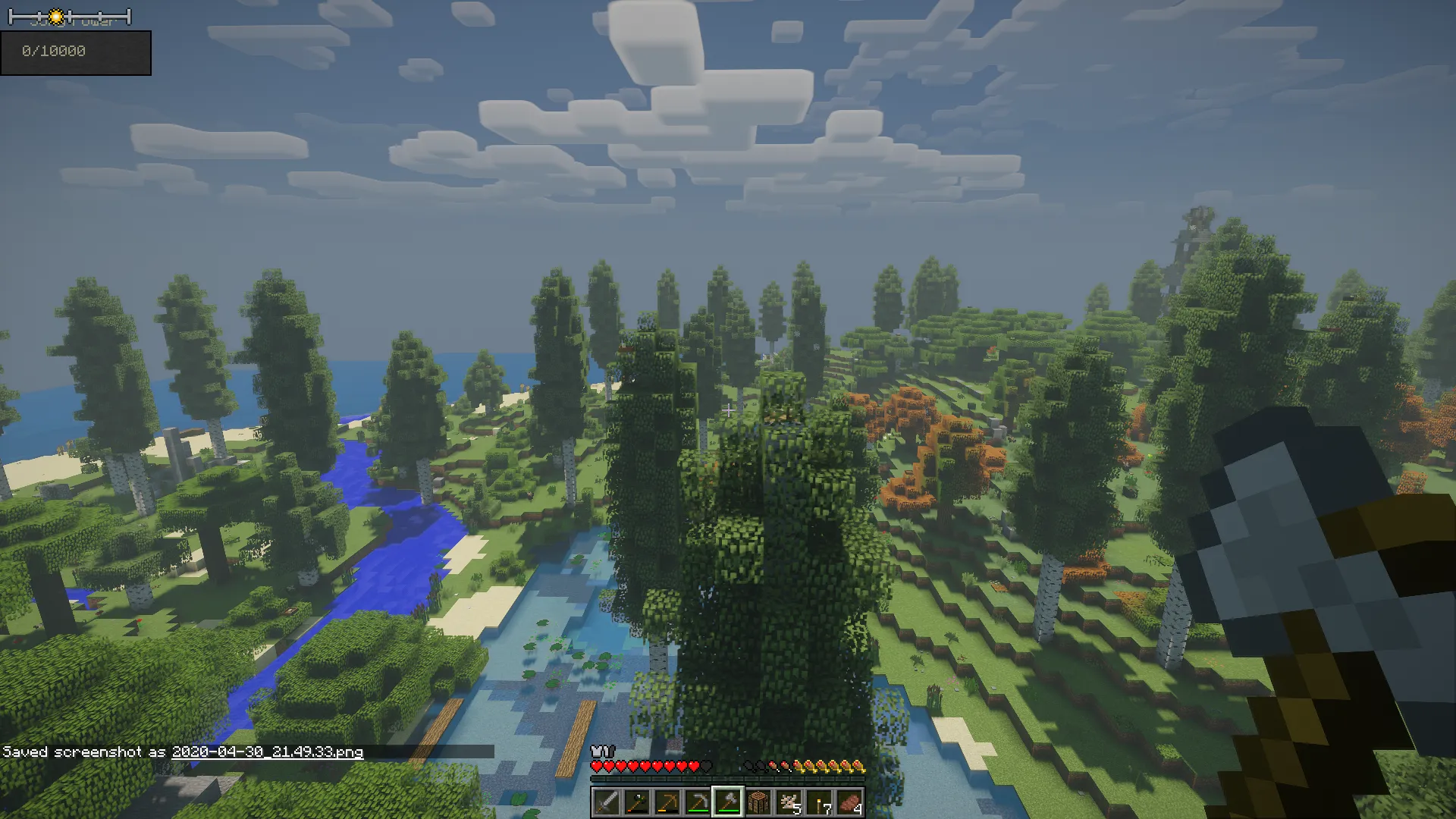Click the leftmost heart in the health bar
This screenshot has height=819, width=1456.
597,766
